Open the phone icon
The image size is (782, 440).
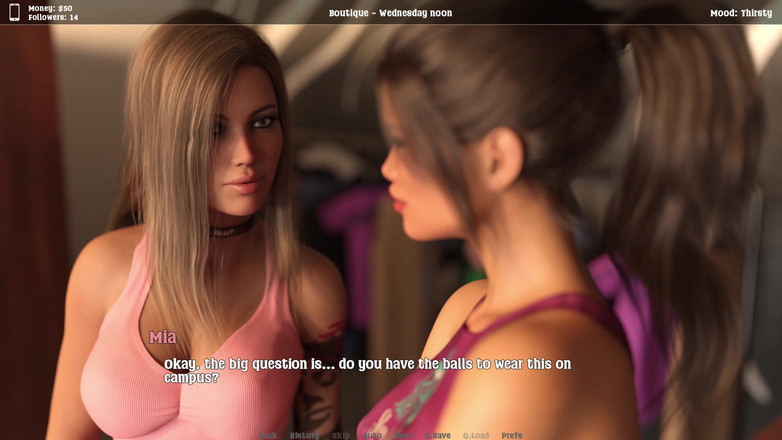14,12
